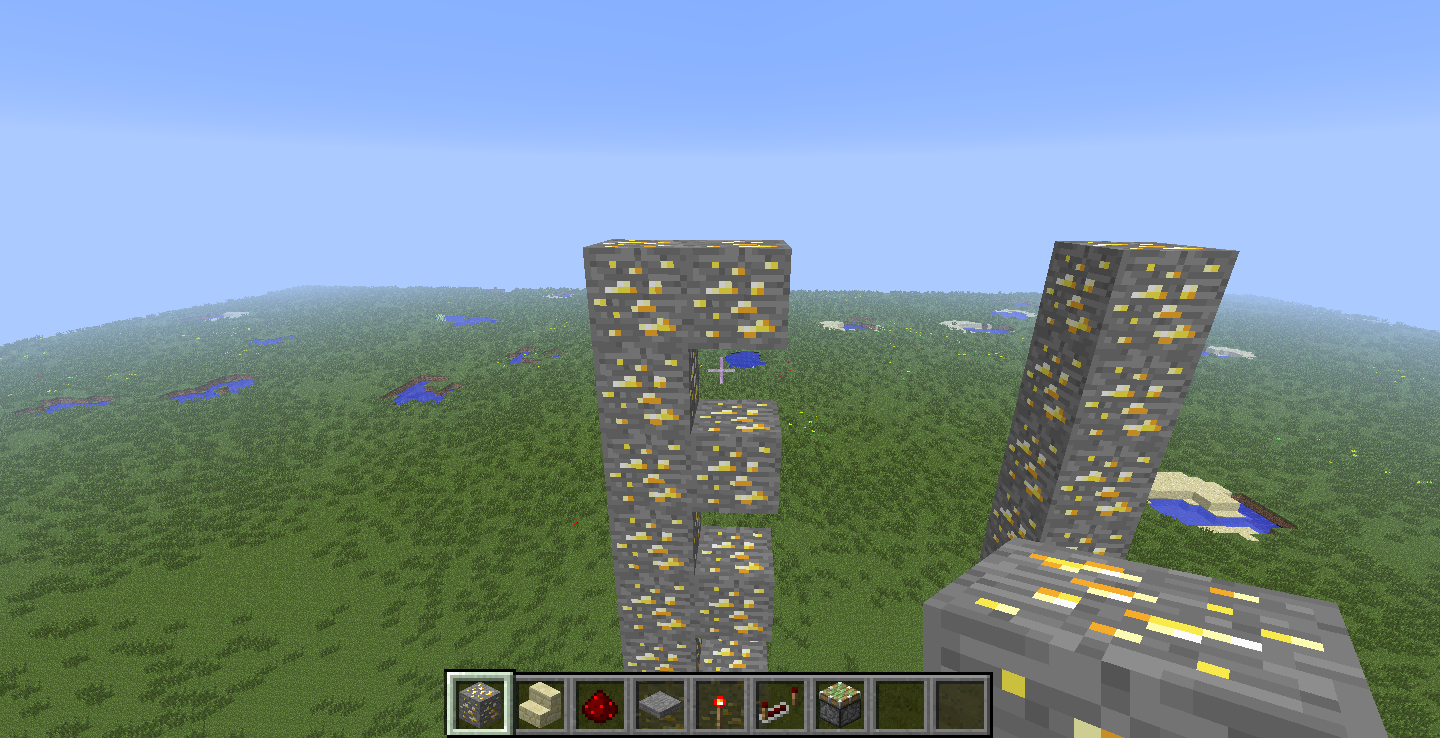Click the first empty hotbar slot
Viewport: 1440px width, 738px height.
pyautogui.click(x=902, y=705)
